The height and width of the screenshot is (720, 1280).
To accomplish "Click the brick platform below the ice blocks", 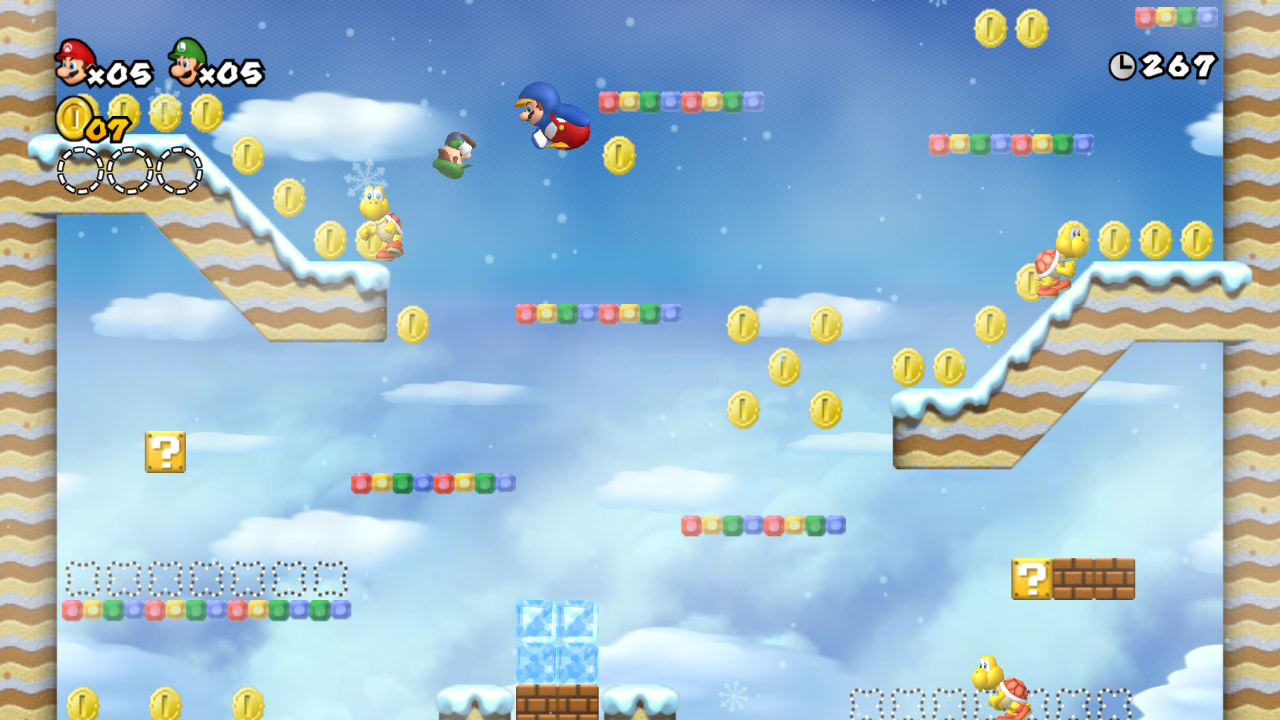I will pos(558,700).
